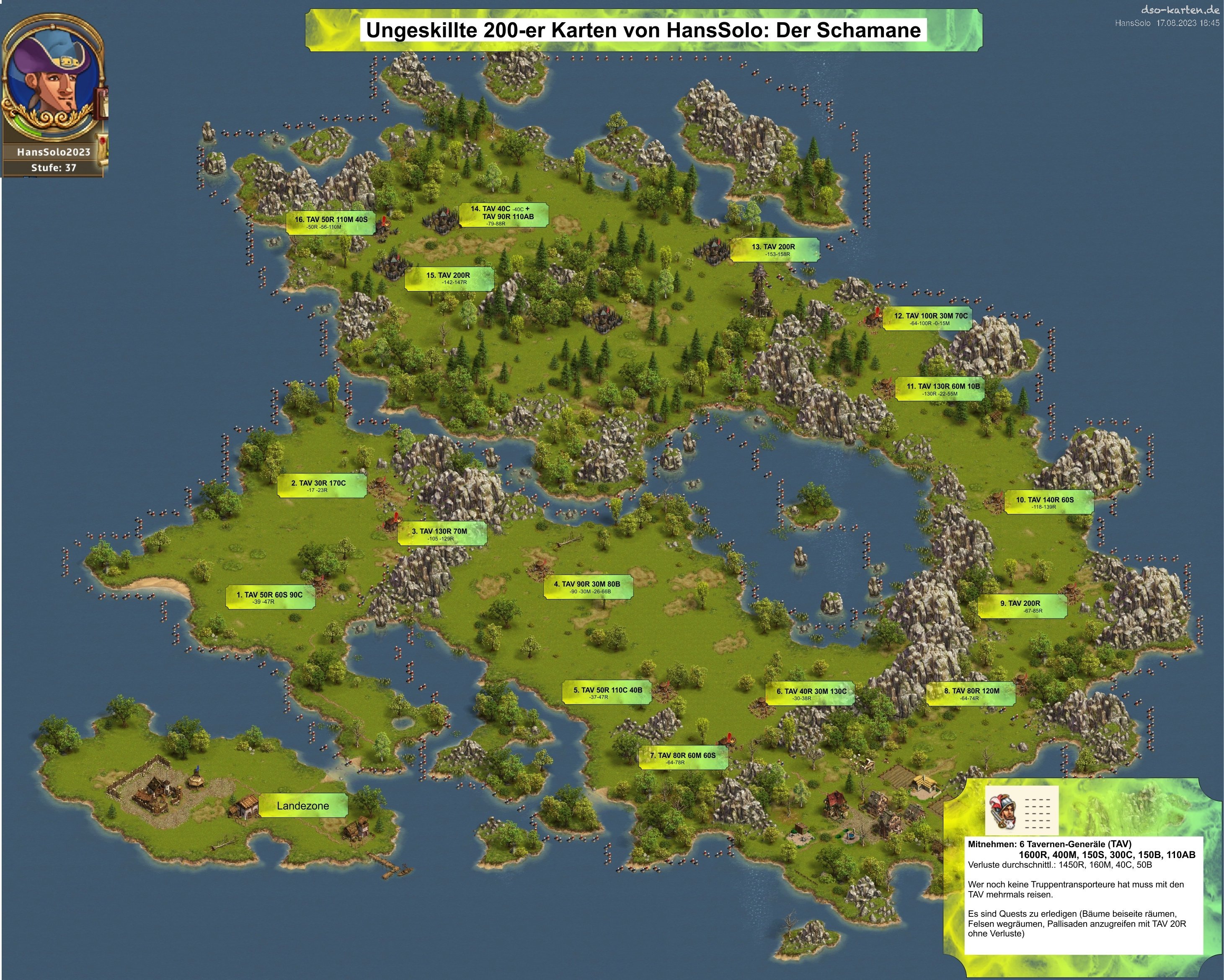Choose camp marker 9 TAV 200R
Image resolution: width=1224 pixels, height=980 pixels.
click(x=1022, y=606)
